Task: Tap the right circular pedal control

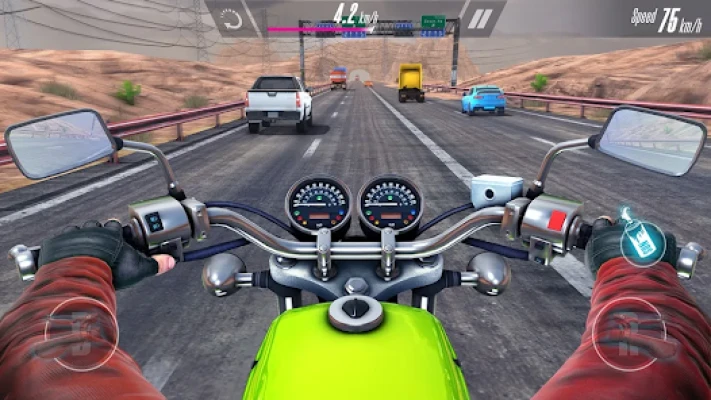Action: 629,334
